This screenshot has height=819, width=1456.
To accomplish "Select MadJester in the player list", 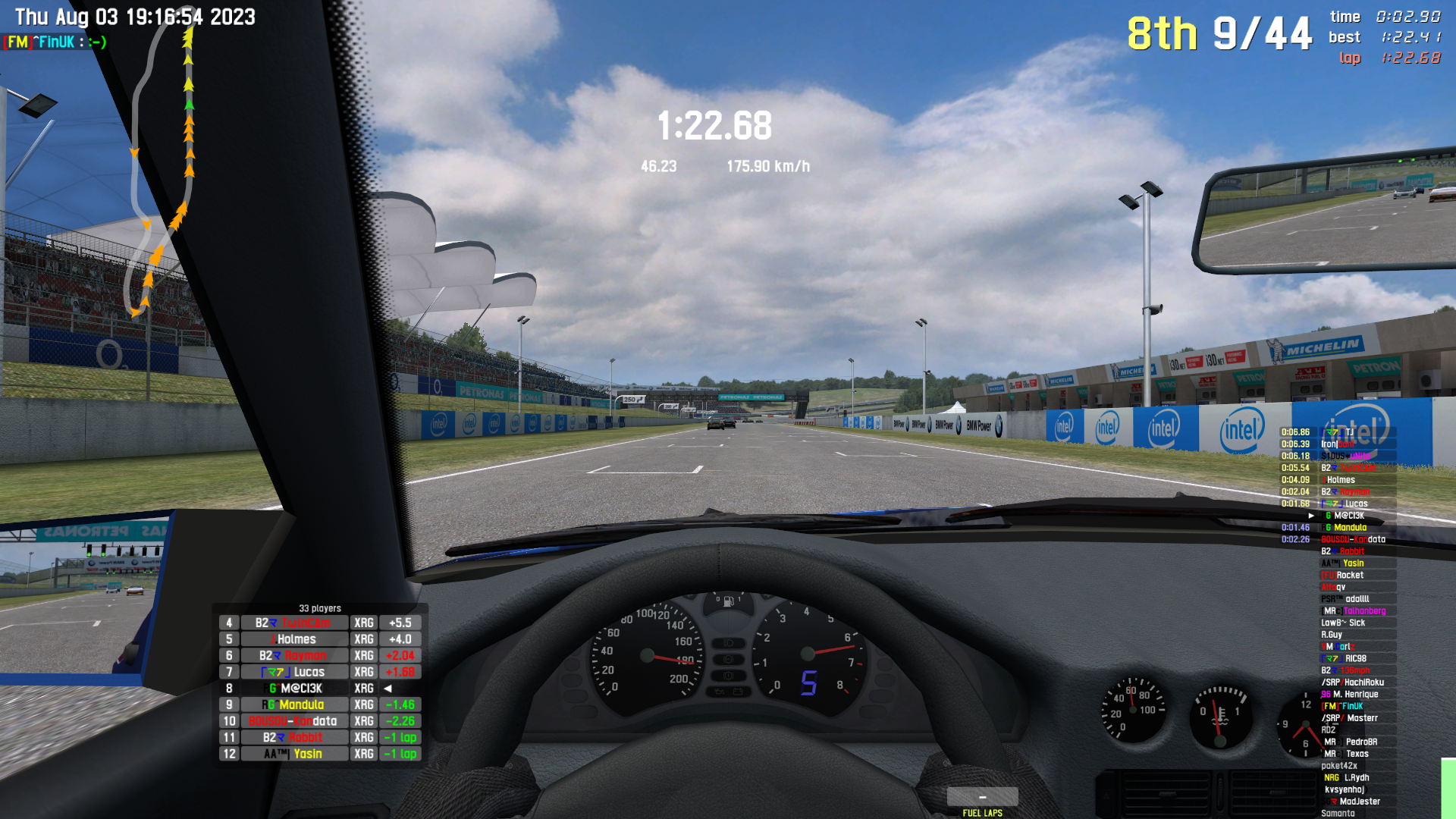I will pyautogui.click(x=1357, y=802).
